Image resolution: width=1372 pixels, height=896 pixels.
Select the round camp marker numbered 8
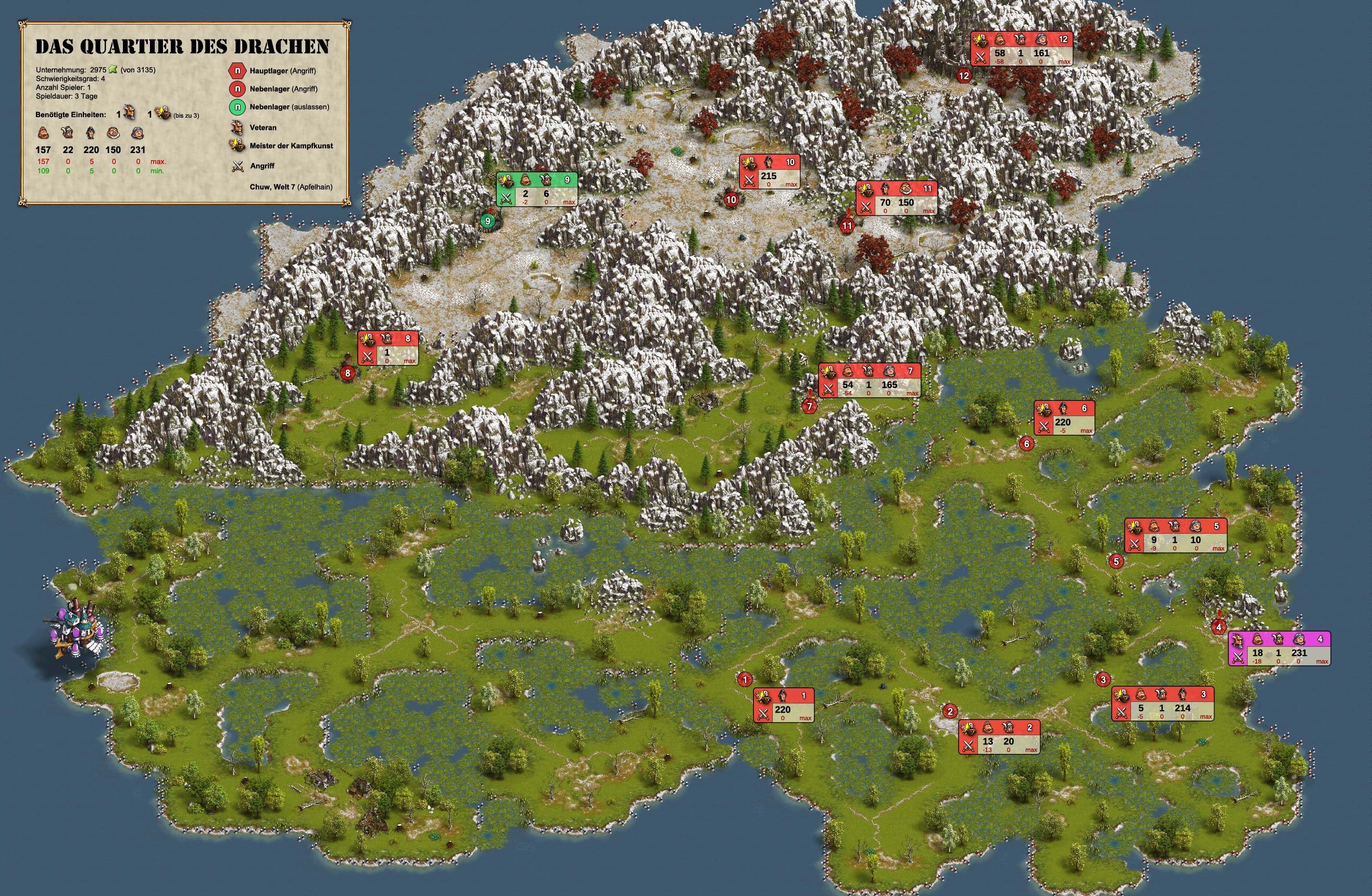(348, 373)
